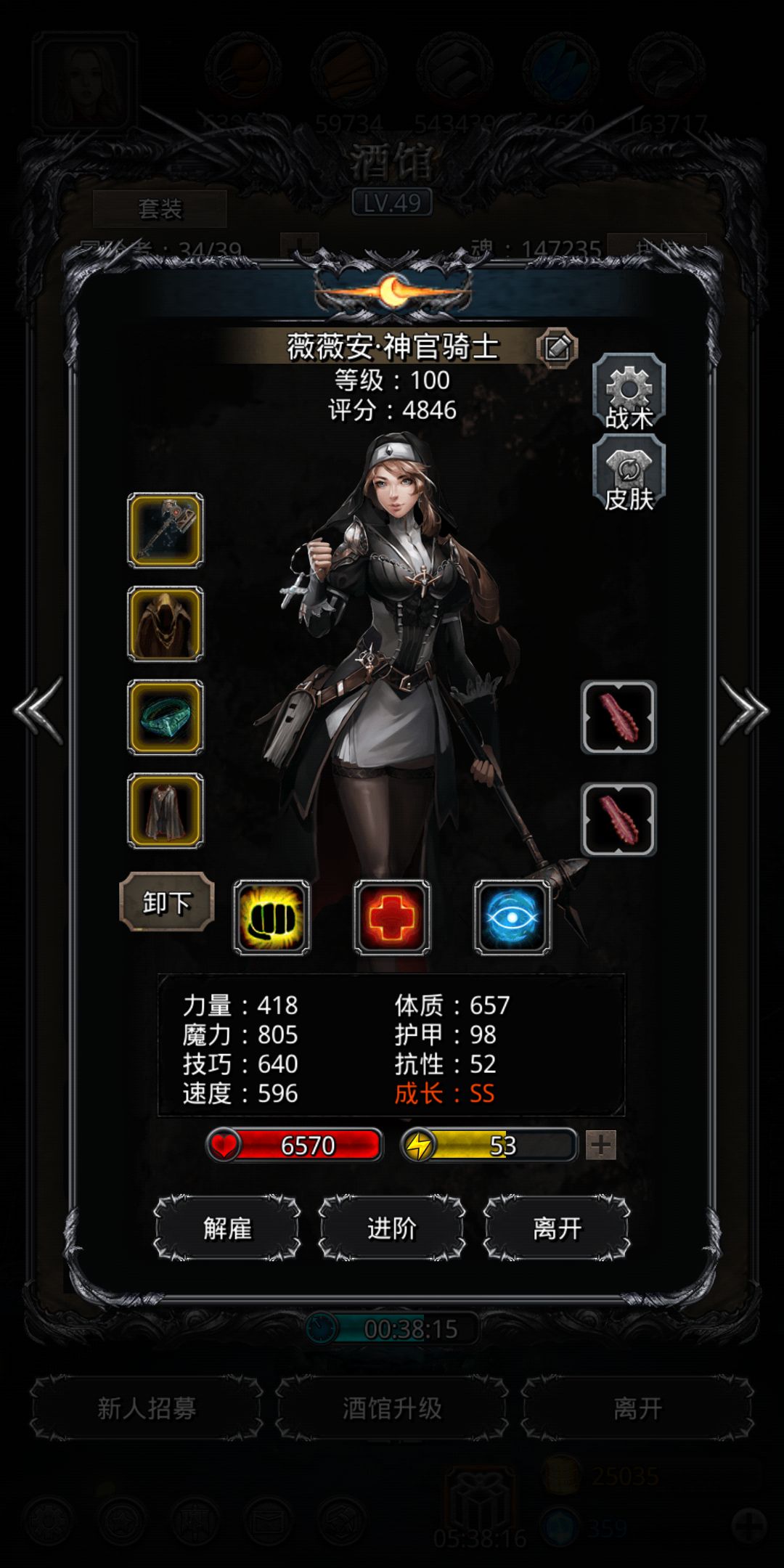Add energy with the plus button
This screenshot has height=1568, width=784.
tap(601, 1146)
